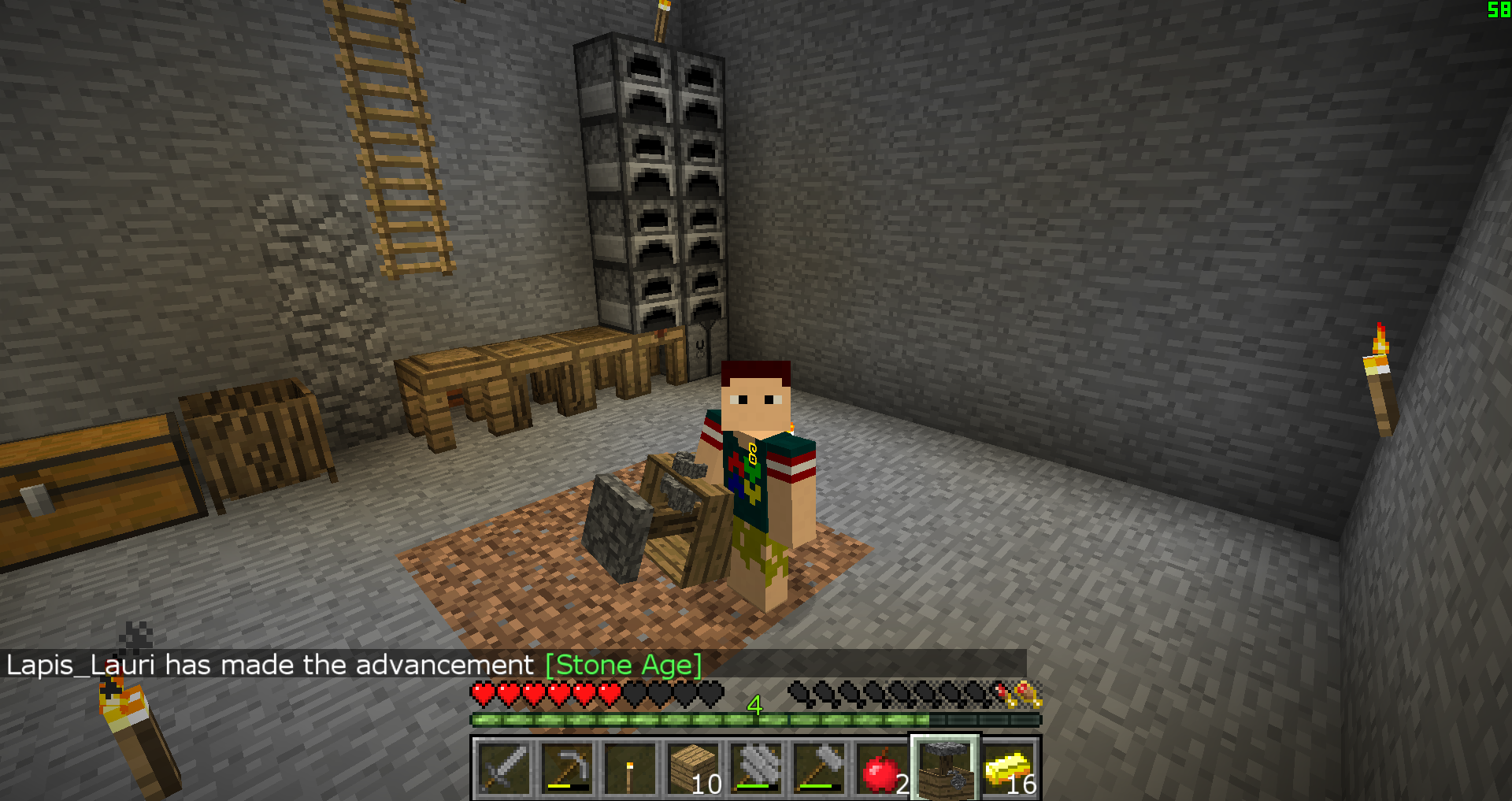
Task: Pick the gold ingot stack of 16
Action: click(1009, 768)
